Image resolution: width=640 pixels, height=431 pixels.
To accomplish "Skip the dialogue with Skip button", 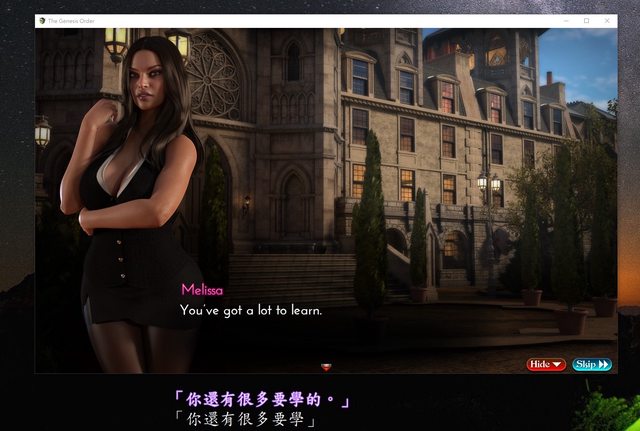I will (591, 365).
